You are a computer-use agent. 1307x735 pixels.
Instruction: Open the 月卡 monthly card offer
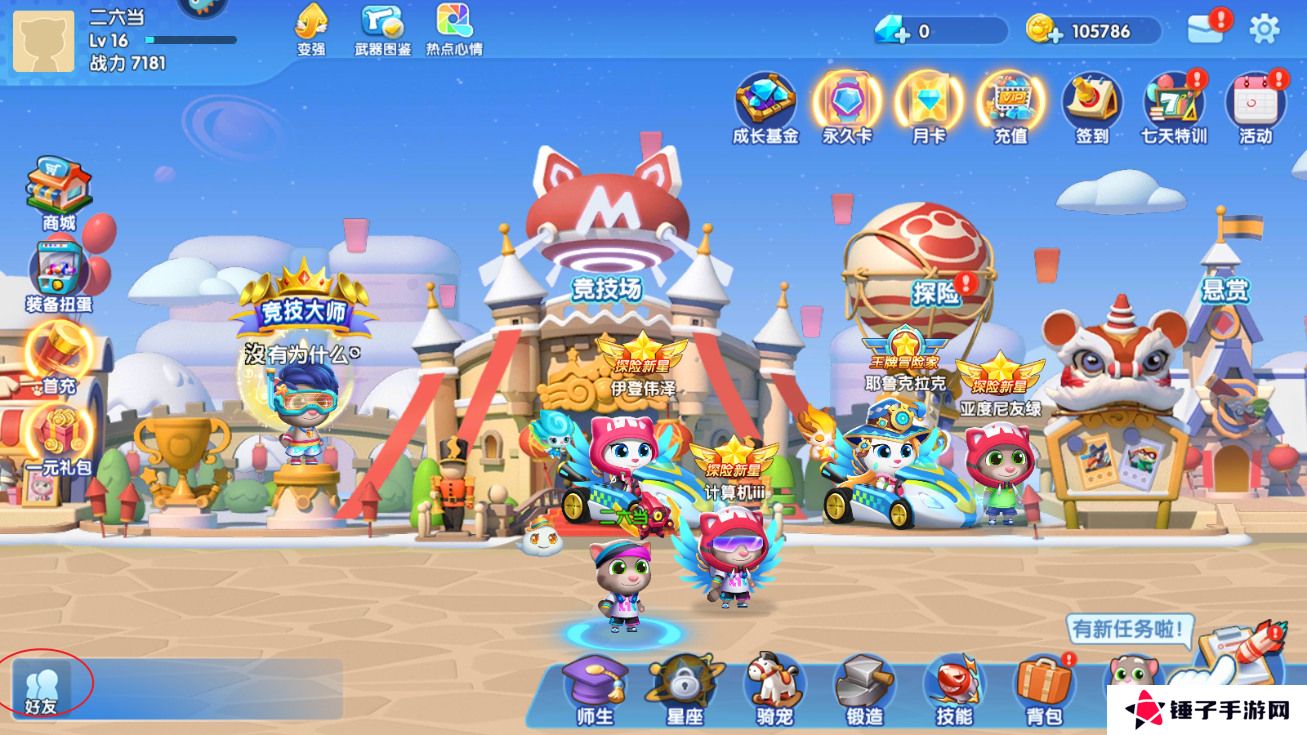tap(929, 104)
